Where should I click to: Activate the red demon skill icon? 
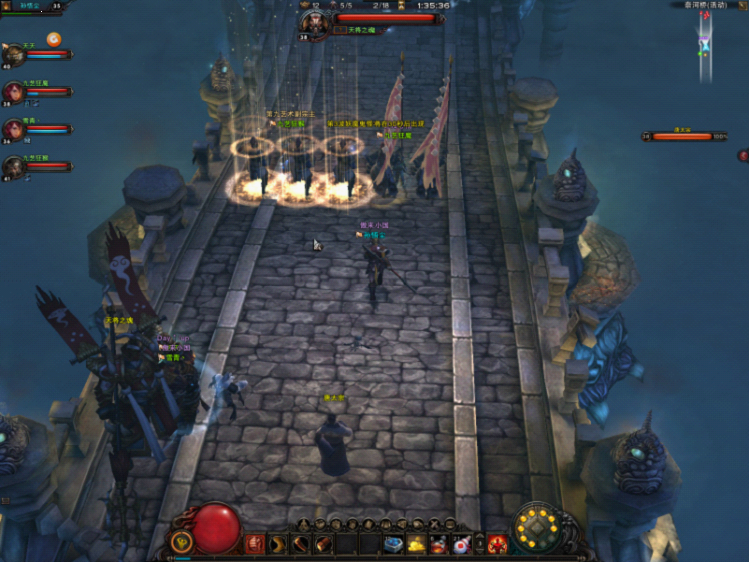click(497, 544)
